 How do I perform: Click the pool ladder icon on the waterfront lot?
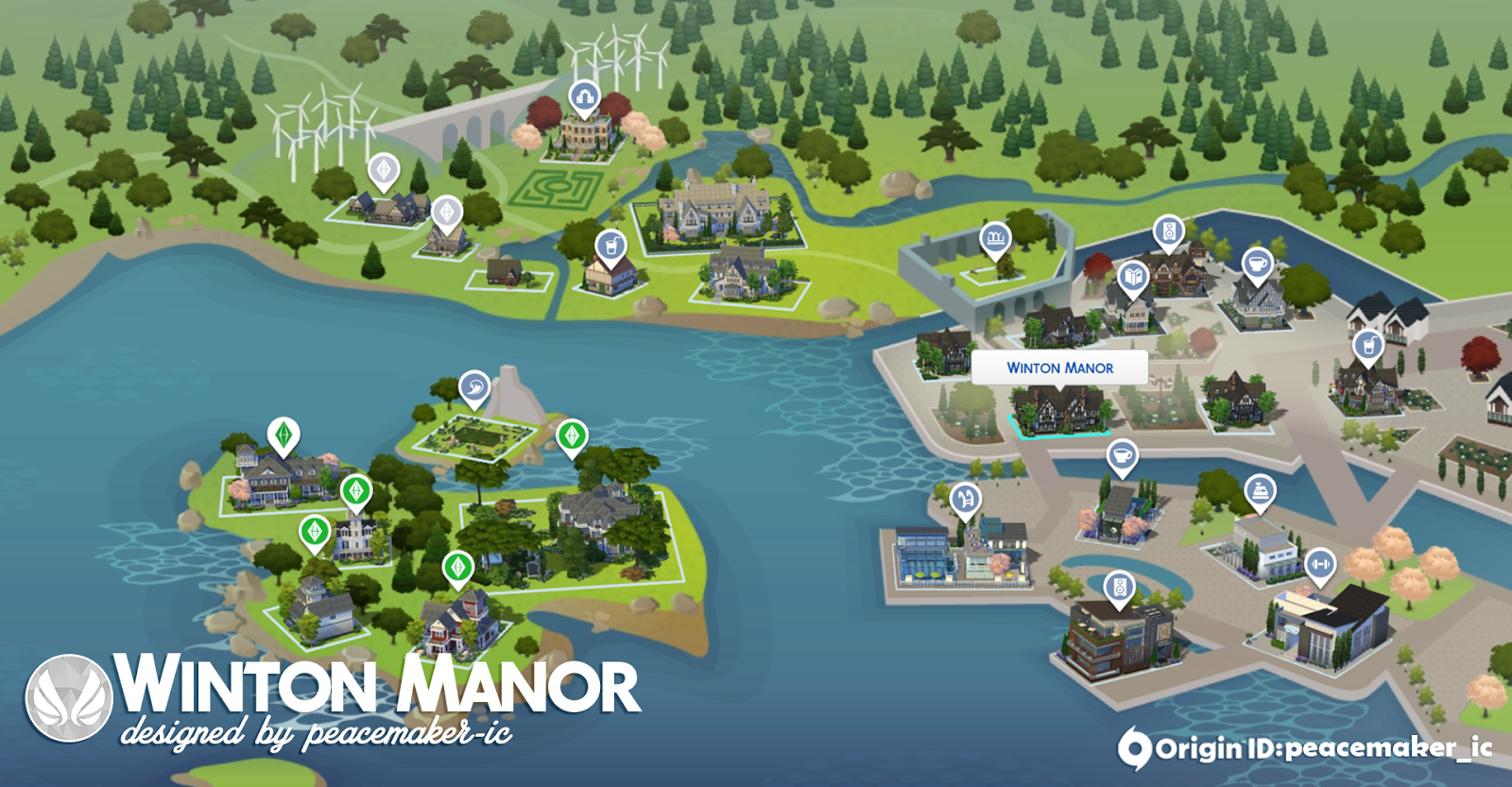pyautogui.click(x=965, y=496)
